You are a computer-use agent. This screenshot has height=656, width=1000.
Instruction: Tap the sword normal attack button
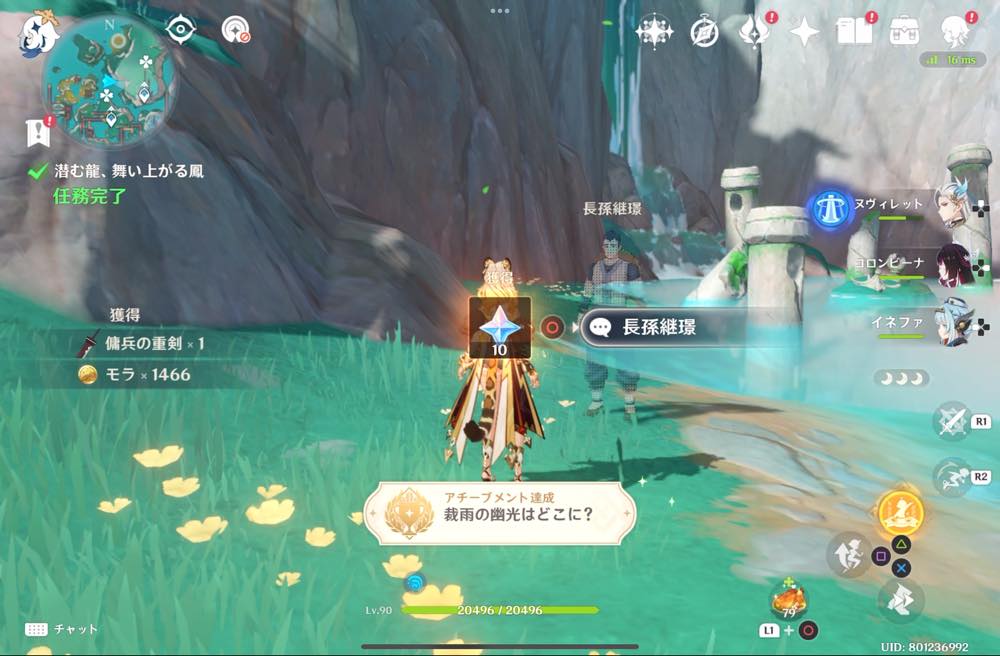pyautogui.click(x=952, y=421)
